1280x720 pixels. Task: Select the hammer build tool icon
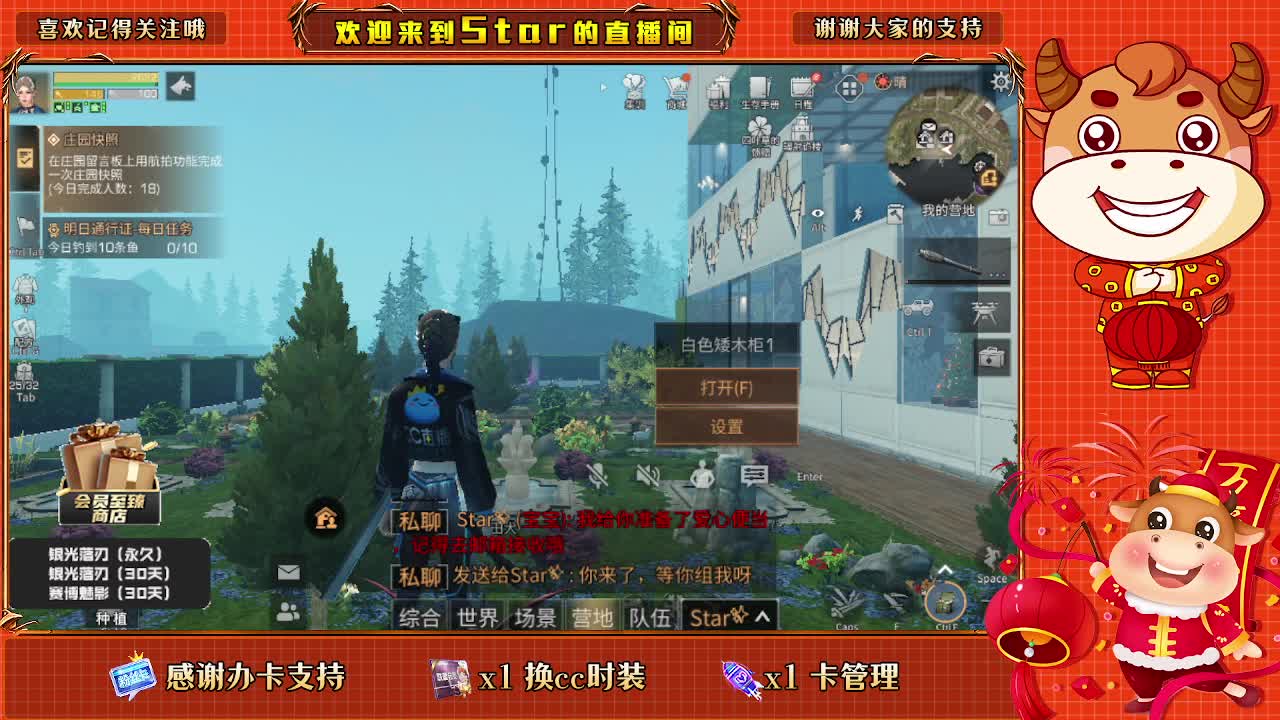pos(895,216)
